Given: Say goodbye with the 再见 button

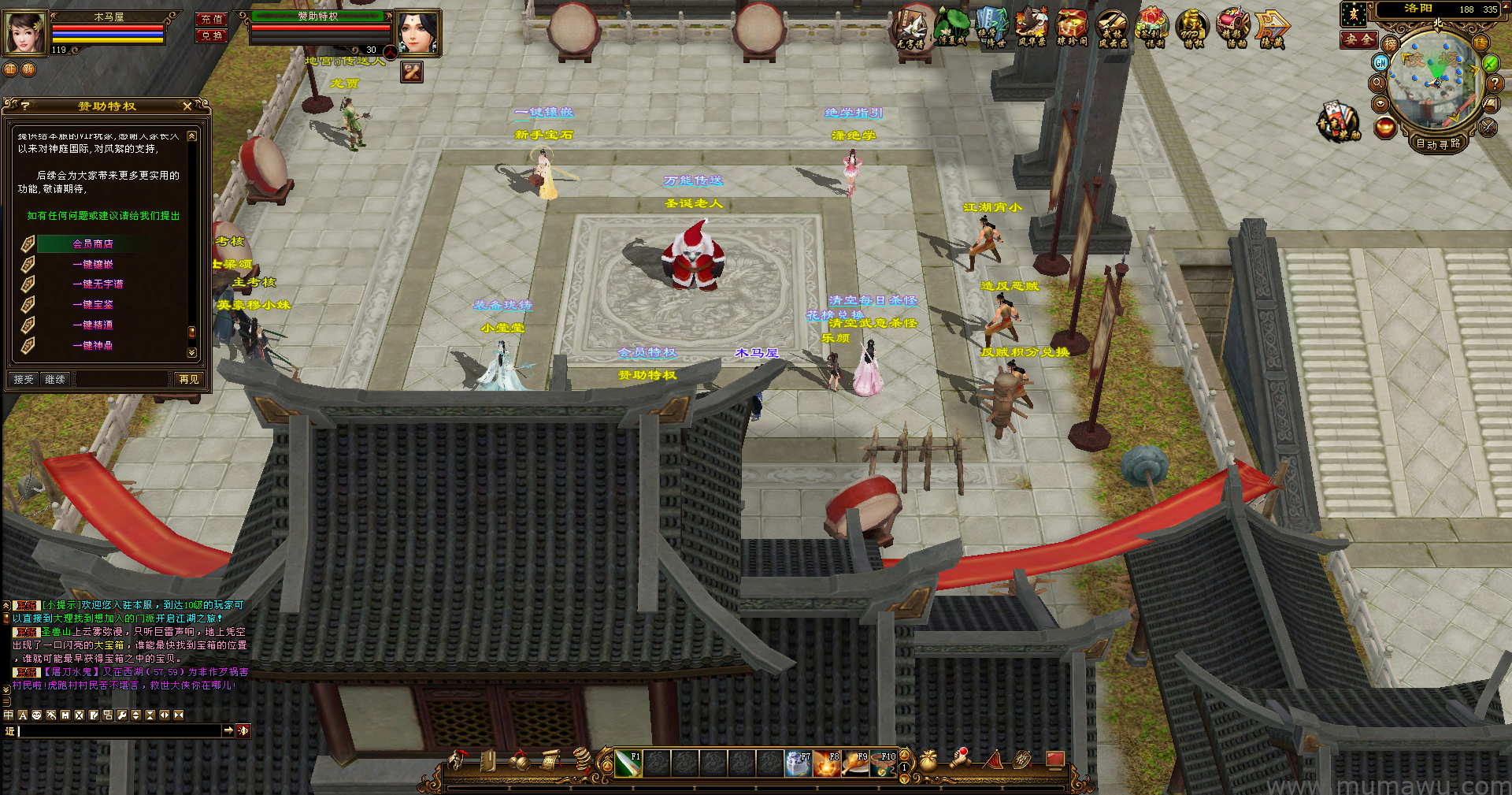Looking at the screenshot, I should (x=189, y=380).
